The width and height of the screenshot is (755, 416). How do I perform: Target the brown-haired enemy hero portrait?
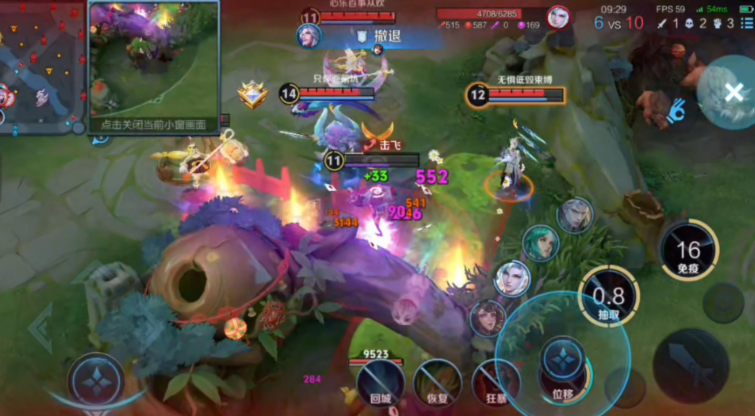(x=487, y=317)
